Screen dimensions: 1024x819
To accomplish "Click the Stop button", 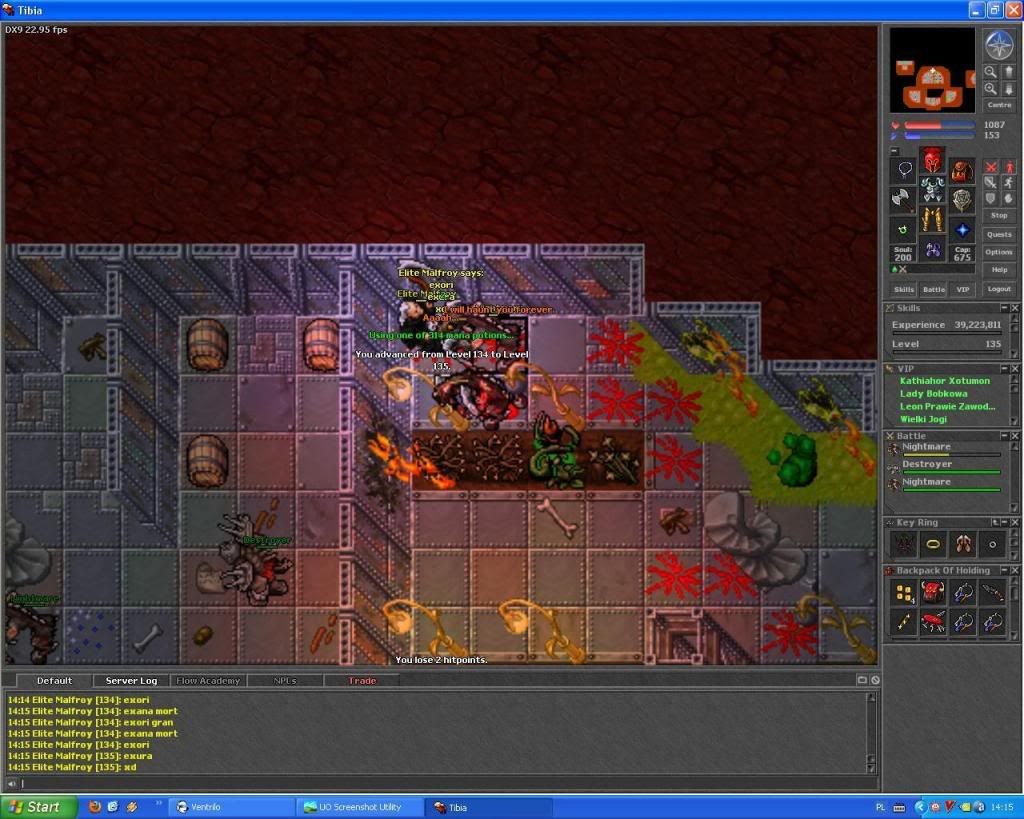I will pyautogui.click(x=998, y=215).
